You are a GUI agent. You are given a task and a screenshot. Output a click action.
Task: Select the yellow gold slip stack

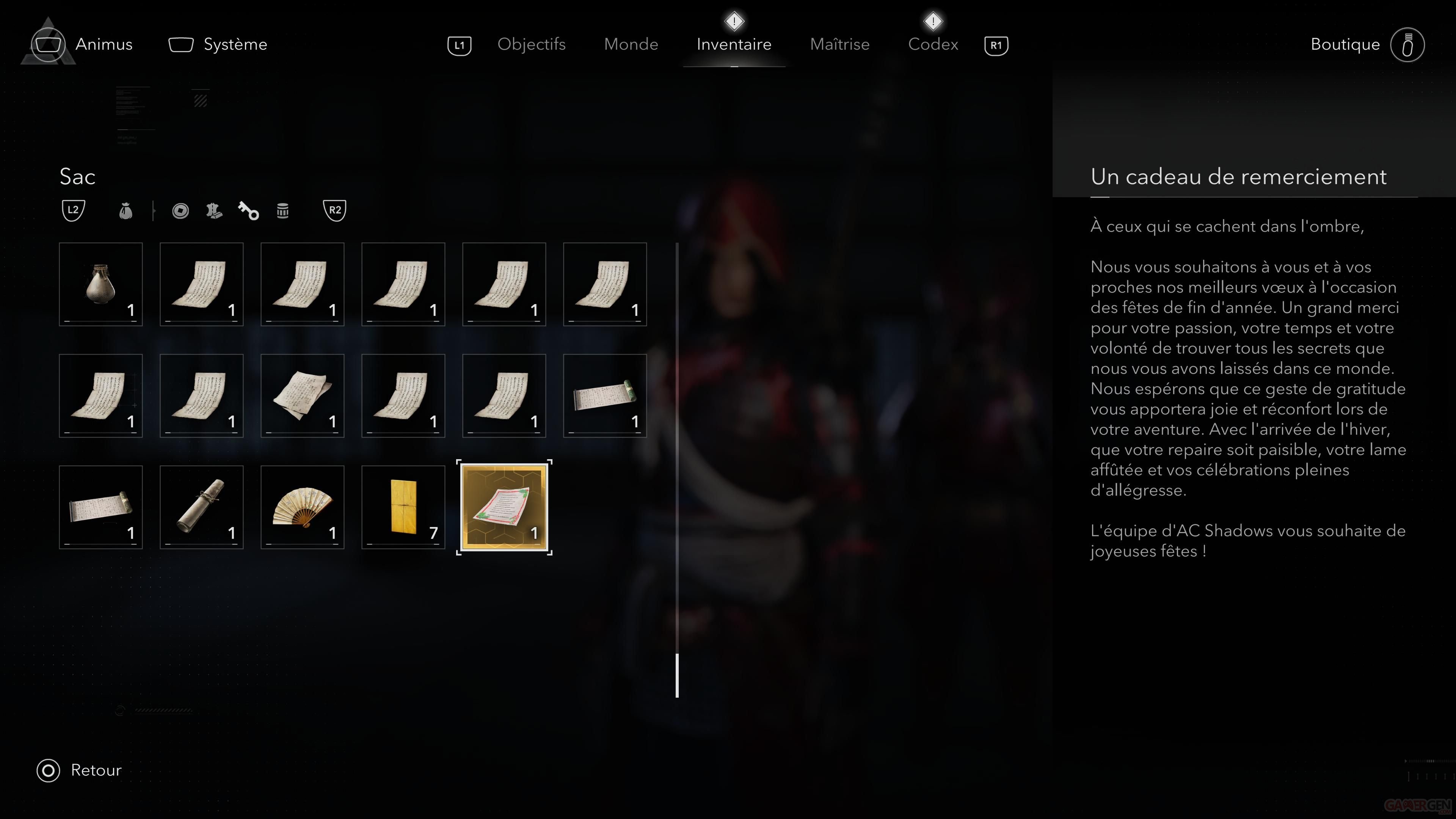click(403, 507)
